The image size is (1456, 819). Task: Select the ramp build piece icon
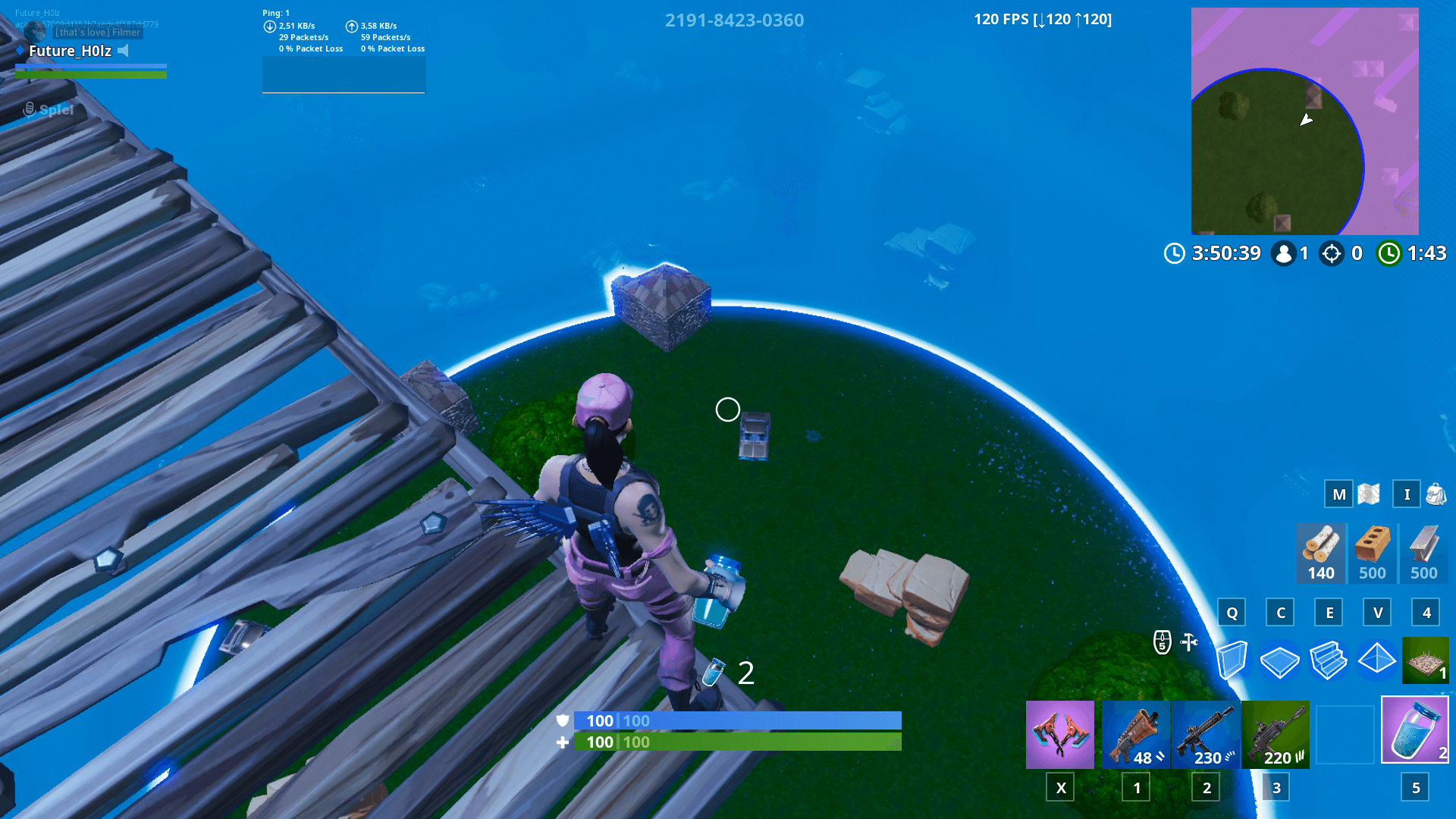[x=1328, y=660]
